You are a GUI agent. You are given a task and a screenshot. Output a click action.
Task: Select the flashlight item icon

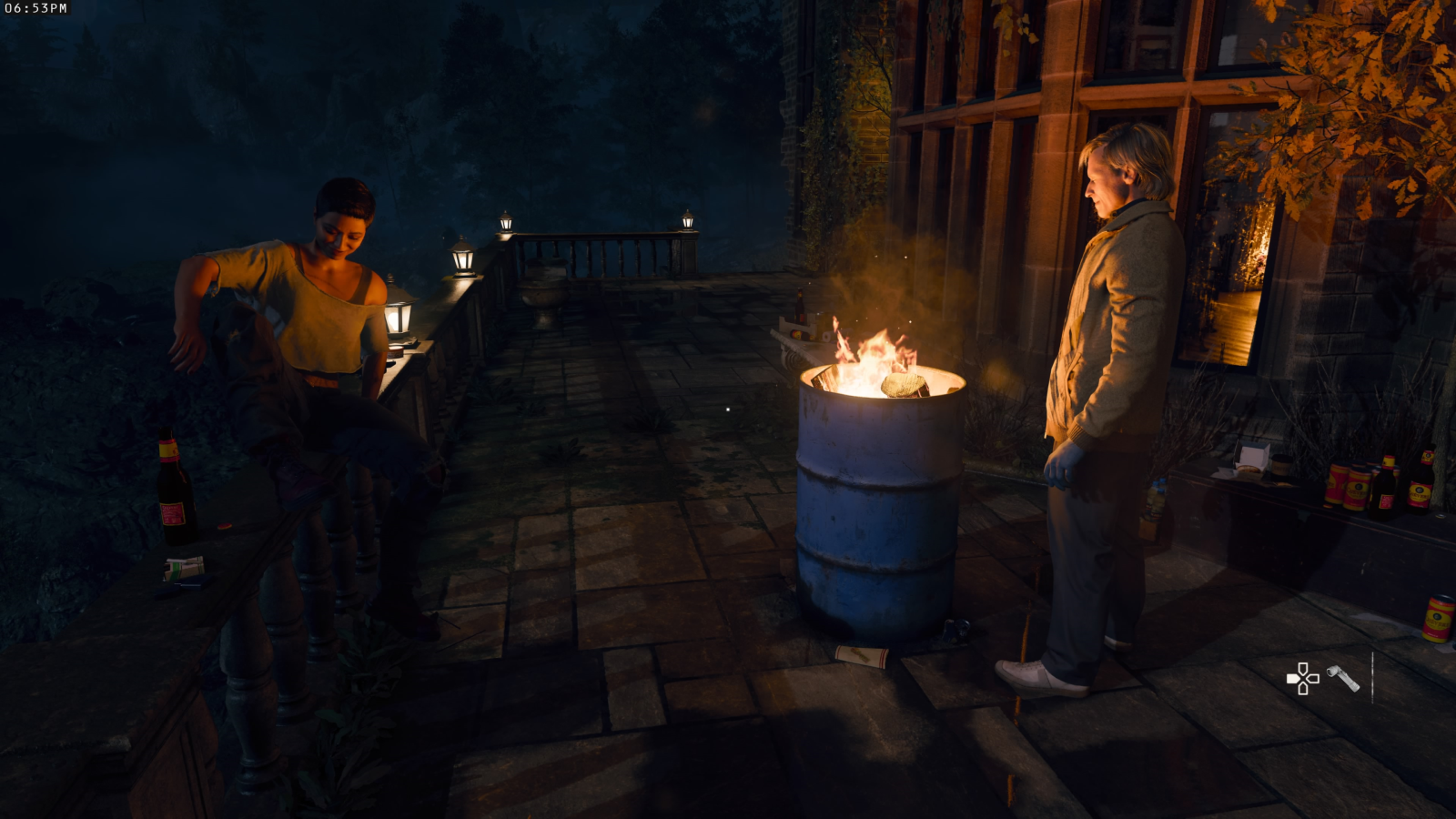coord(1342,678)
